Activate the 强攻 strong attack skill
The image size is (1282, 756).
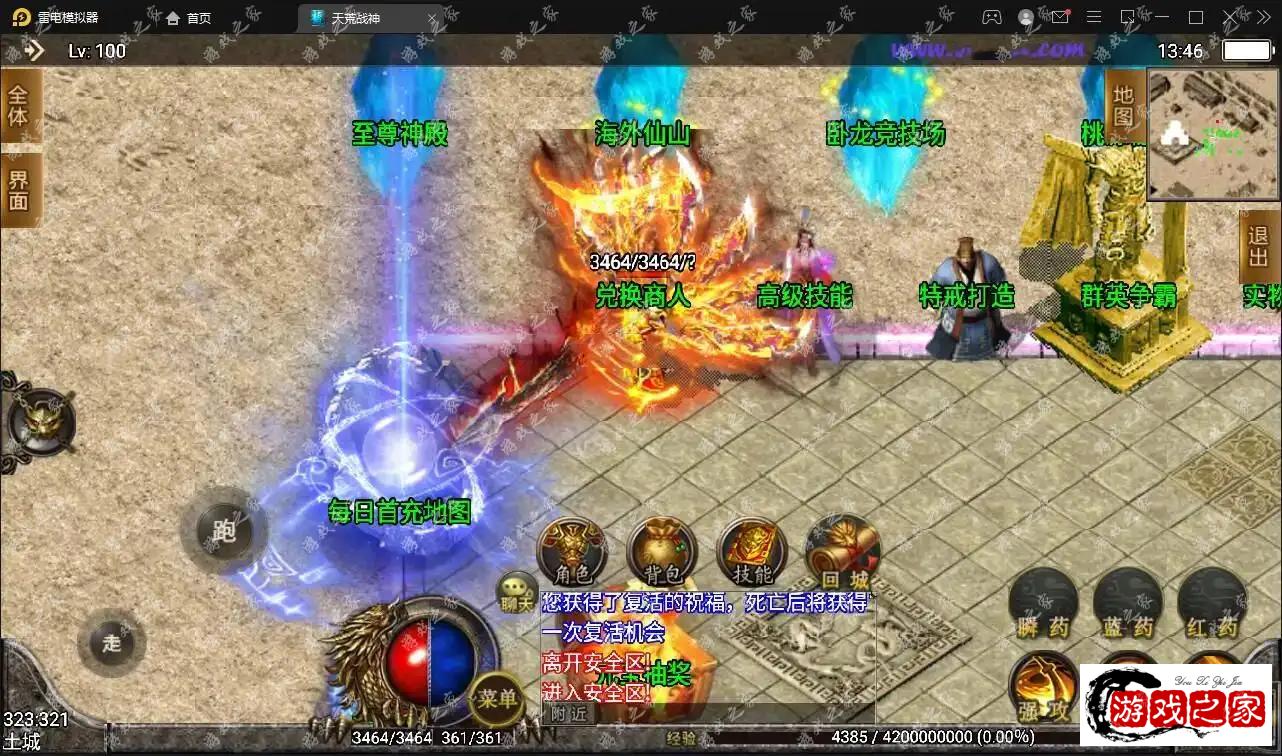tap(1043, 688)
